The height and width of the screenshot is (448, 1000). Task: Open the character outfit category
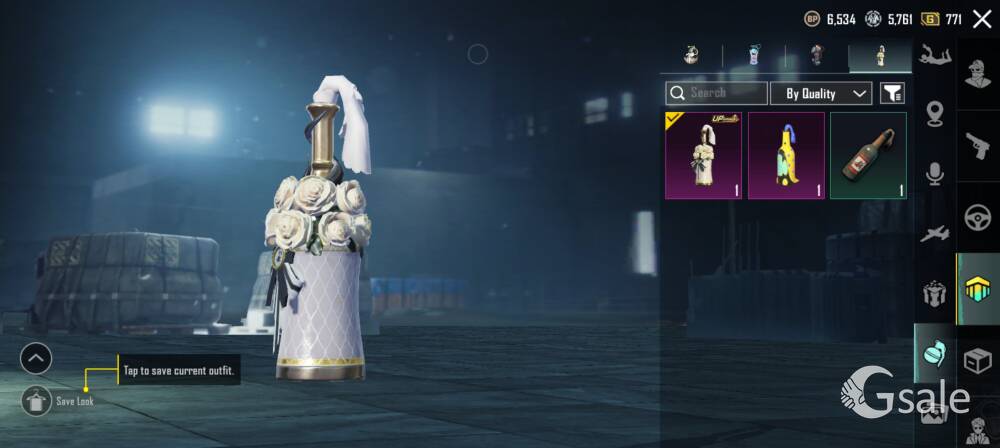click(x=977, y=75)
